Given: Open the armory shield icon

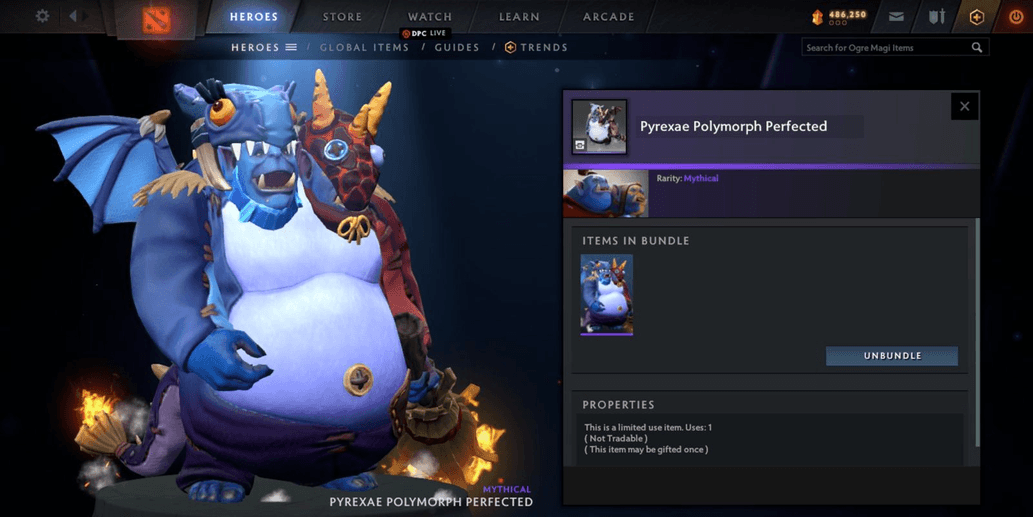Looking at the screenshot, I should point(936,17).
